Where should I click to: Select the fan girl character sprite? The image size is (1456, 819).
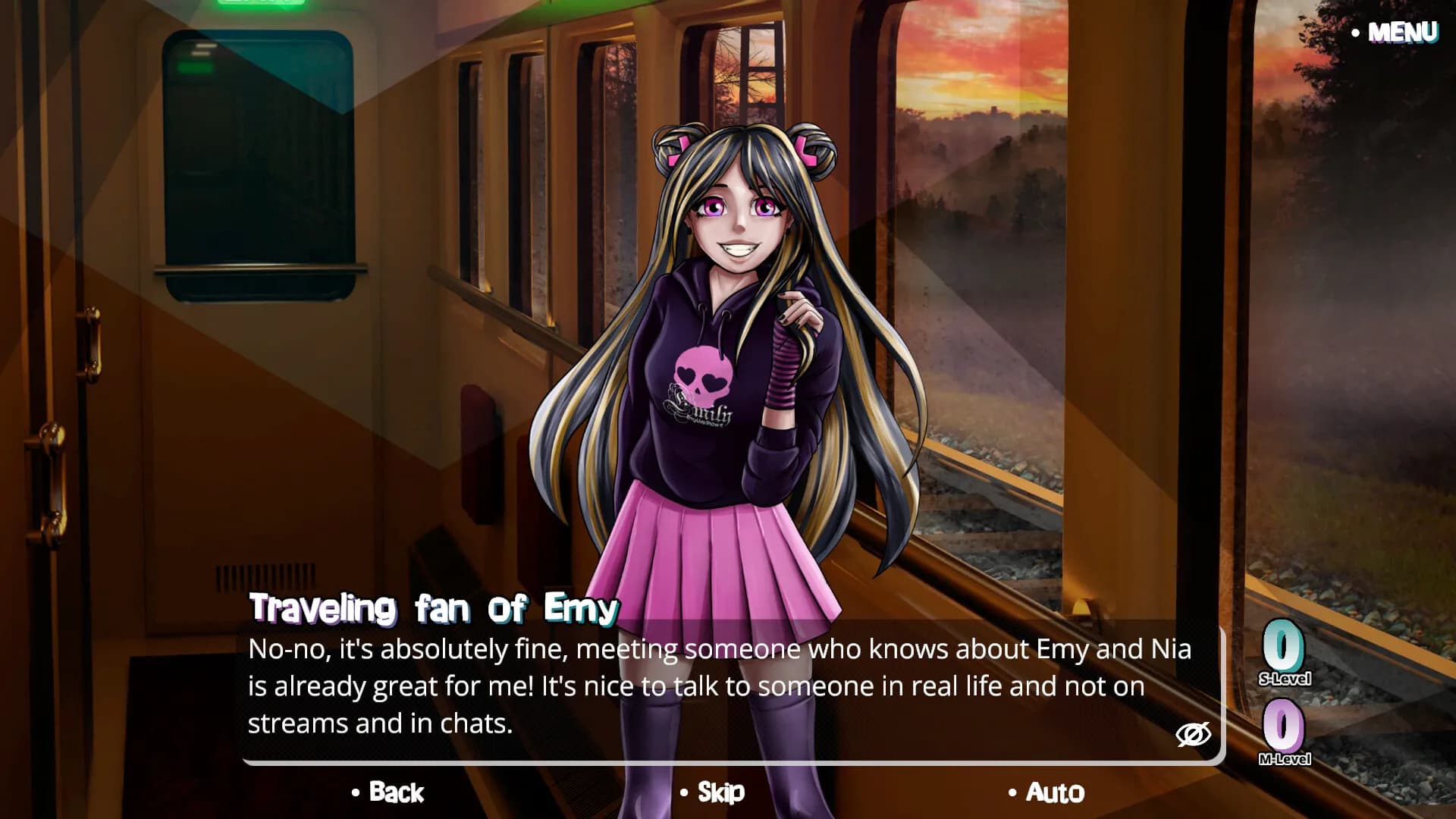point(728,341)
